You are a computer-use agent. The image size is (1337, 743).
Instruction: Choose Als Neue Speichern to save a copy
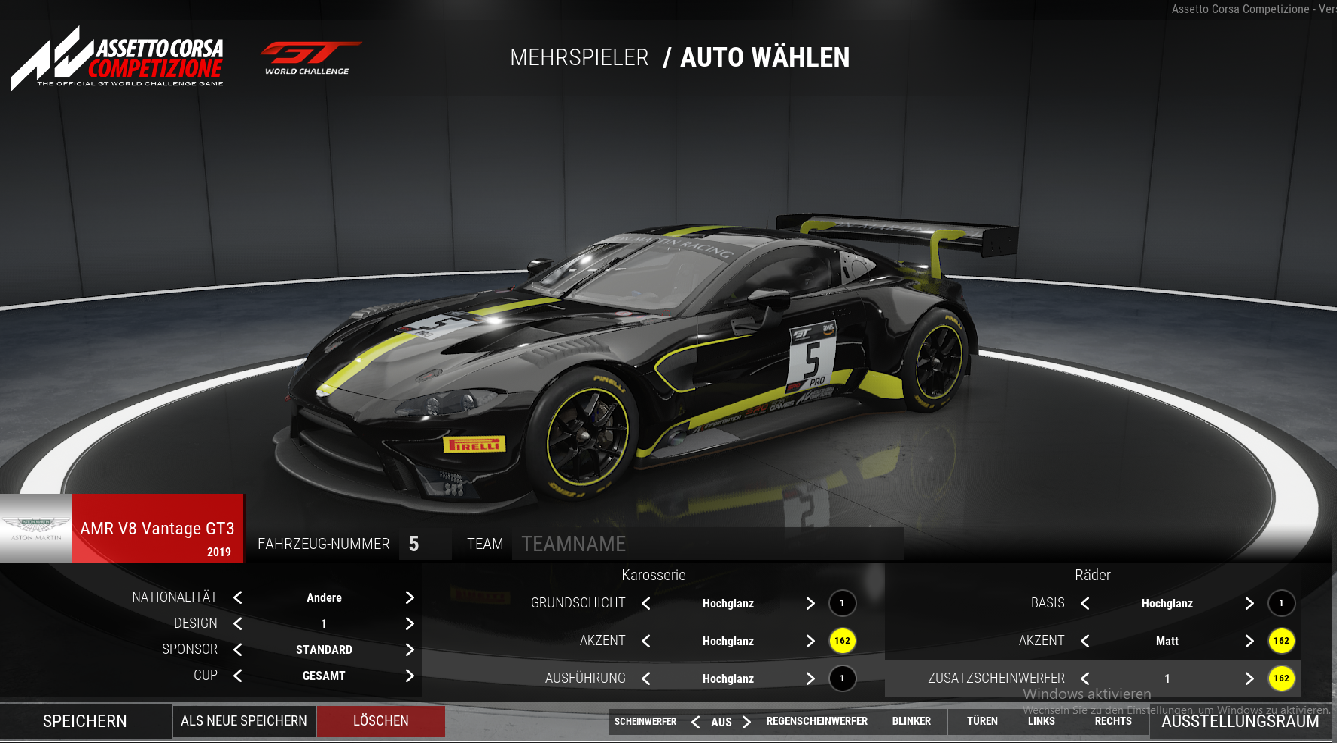click(x=244, y=721)
